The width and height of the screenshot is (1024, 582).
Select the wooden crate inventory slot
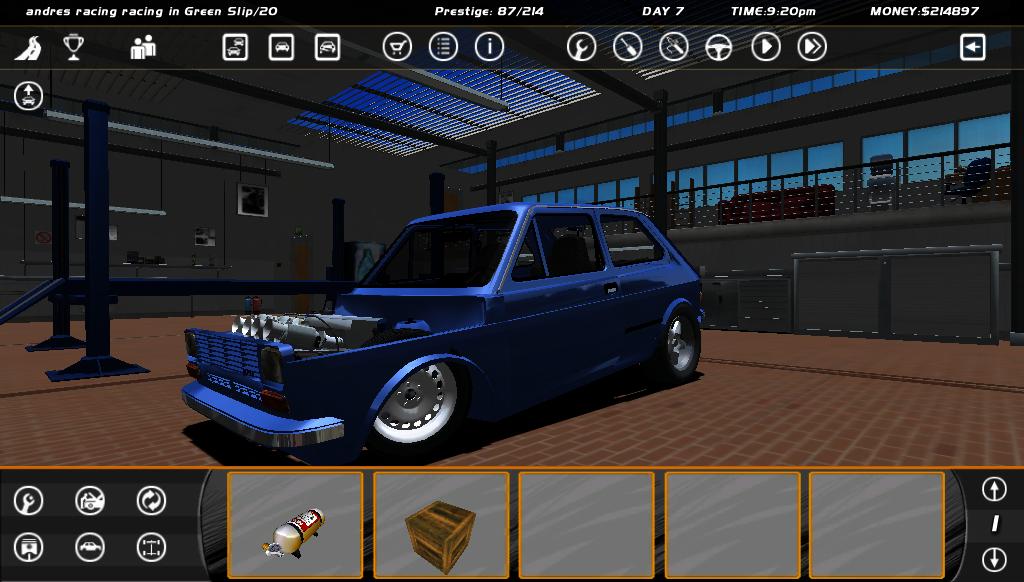click(441, 525)
